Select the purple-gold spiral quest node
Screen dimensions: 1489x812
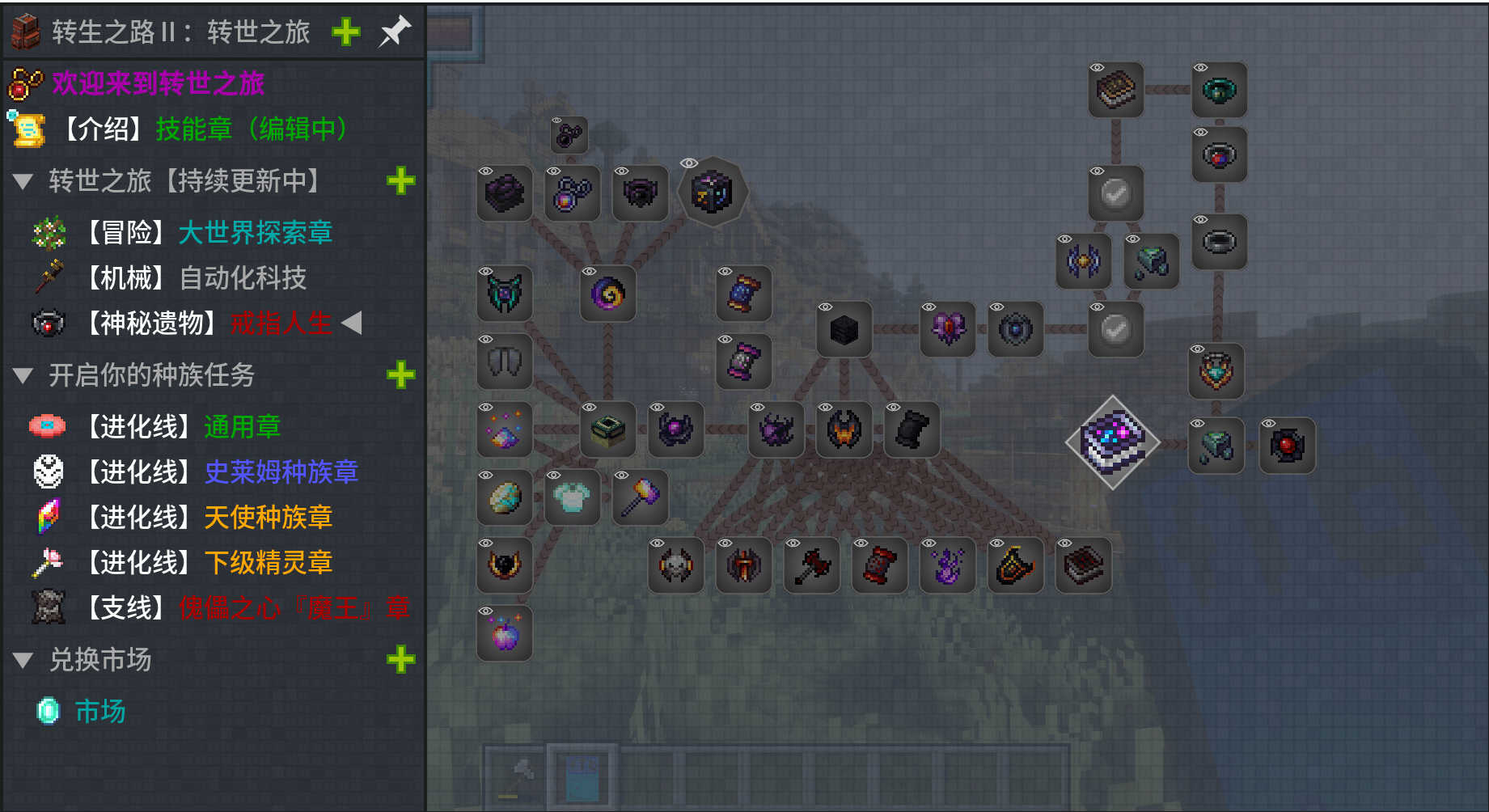pos(608,293)
